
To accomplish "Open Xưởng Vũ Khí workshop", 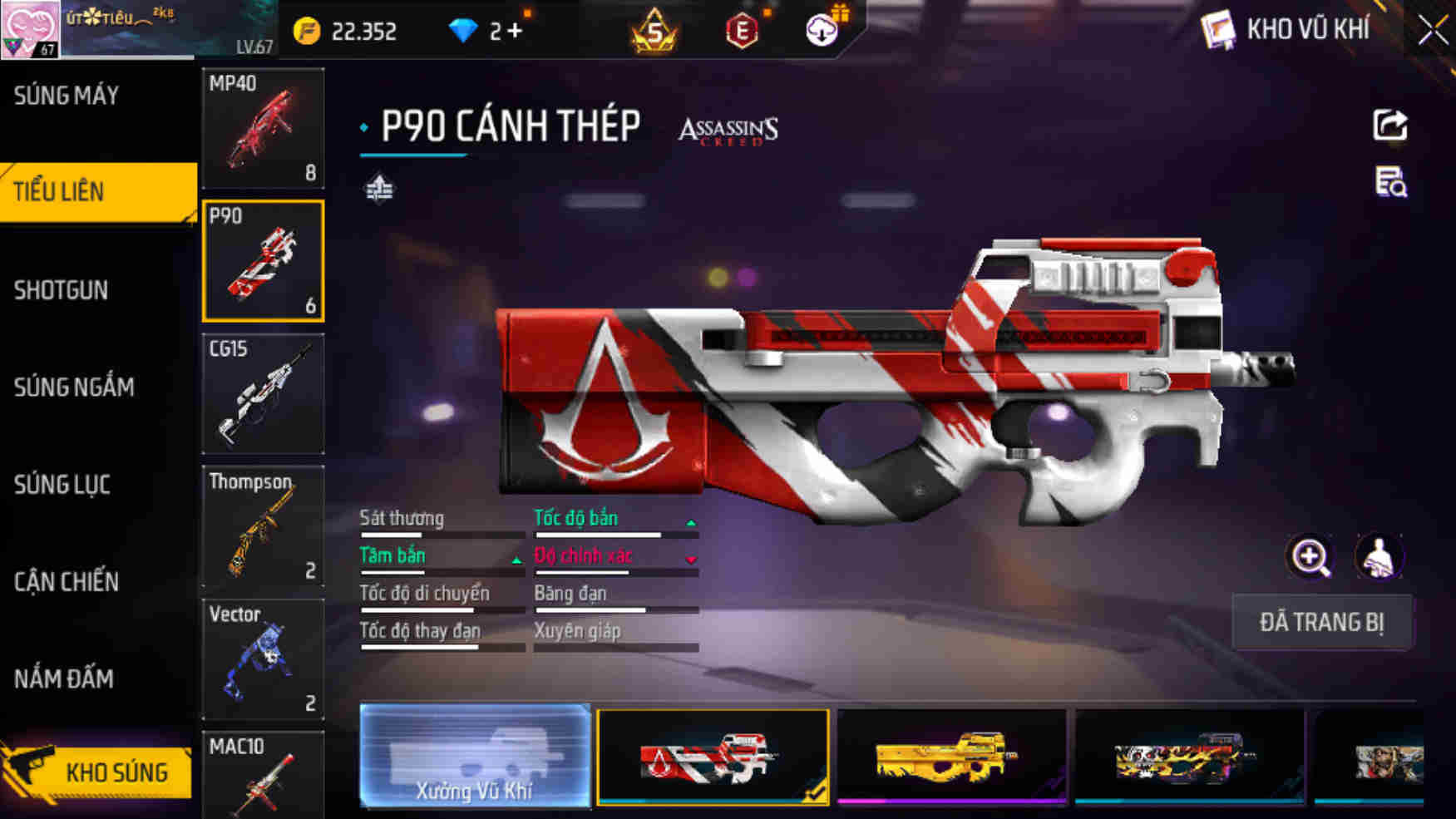I will [x=474, y=758].
